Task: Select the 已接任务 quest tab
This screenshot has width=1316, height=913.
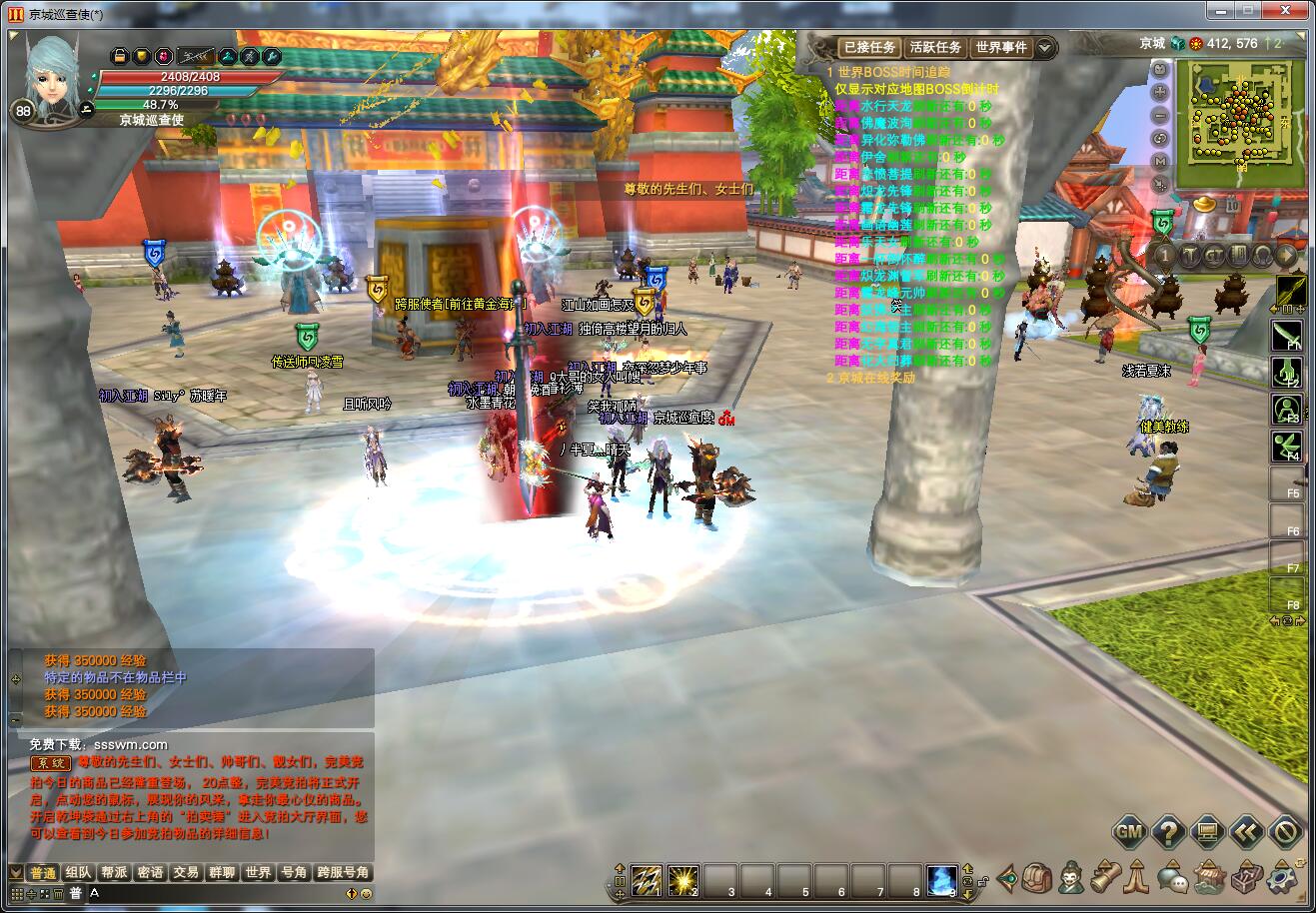Action: point(868,47)
